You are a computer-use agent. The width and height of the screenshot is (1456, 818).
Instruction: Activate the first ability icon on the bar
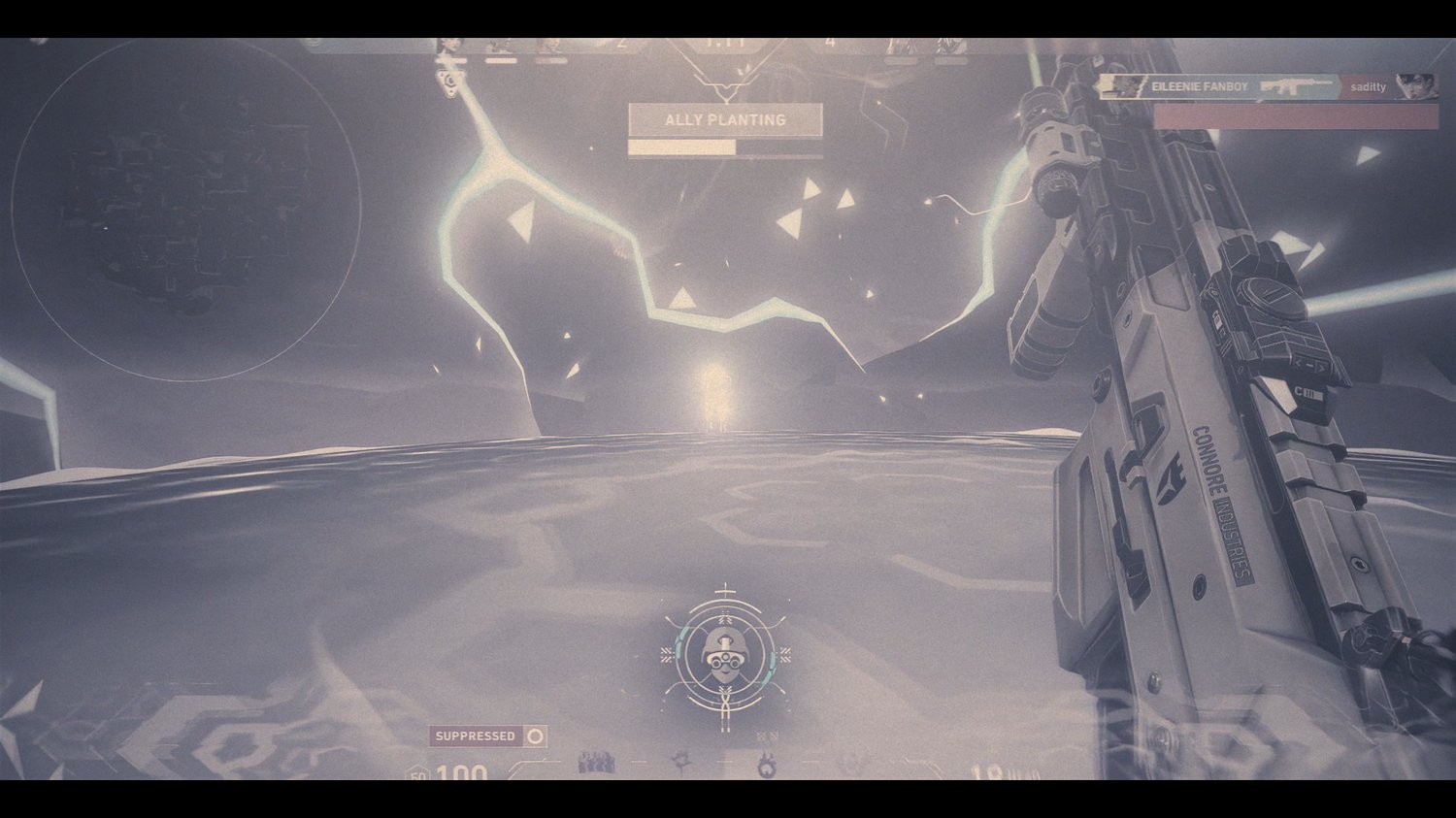(x=596, y=765)
